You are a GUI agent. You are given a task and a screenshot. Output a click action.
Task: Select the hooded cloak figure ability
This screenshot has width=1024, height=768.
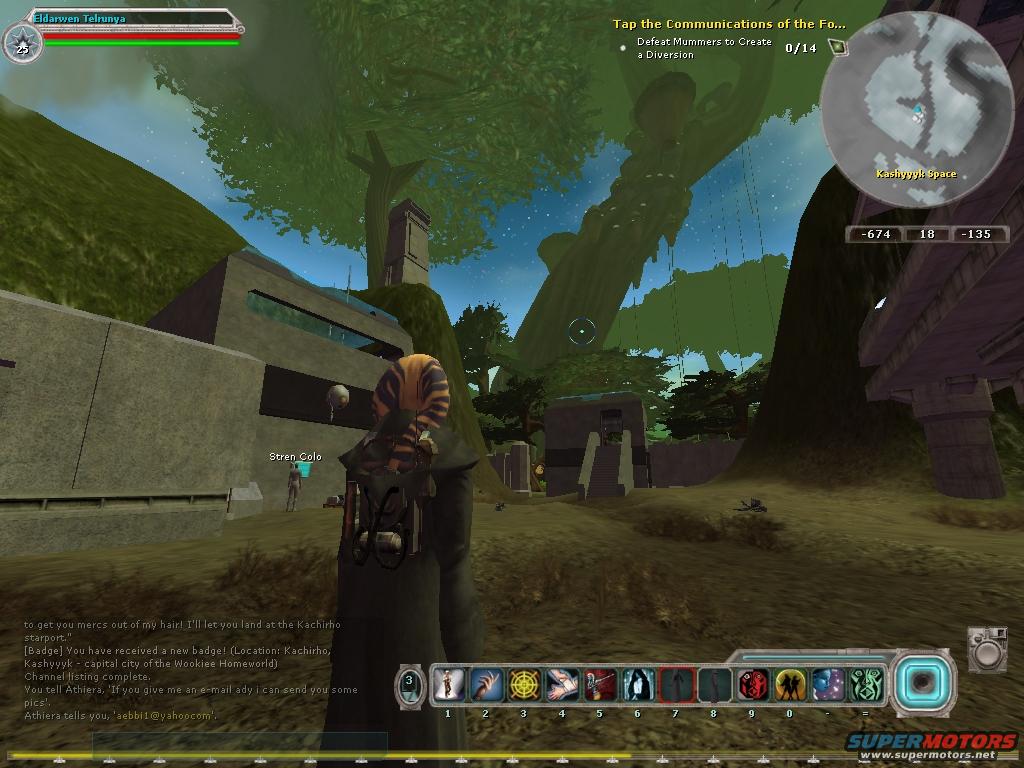tap(638, 685)
